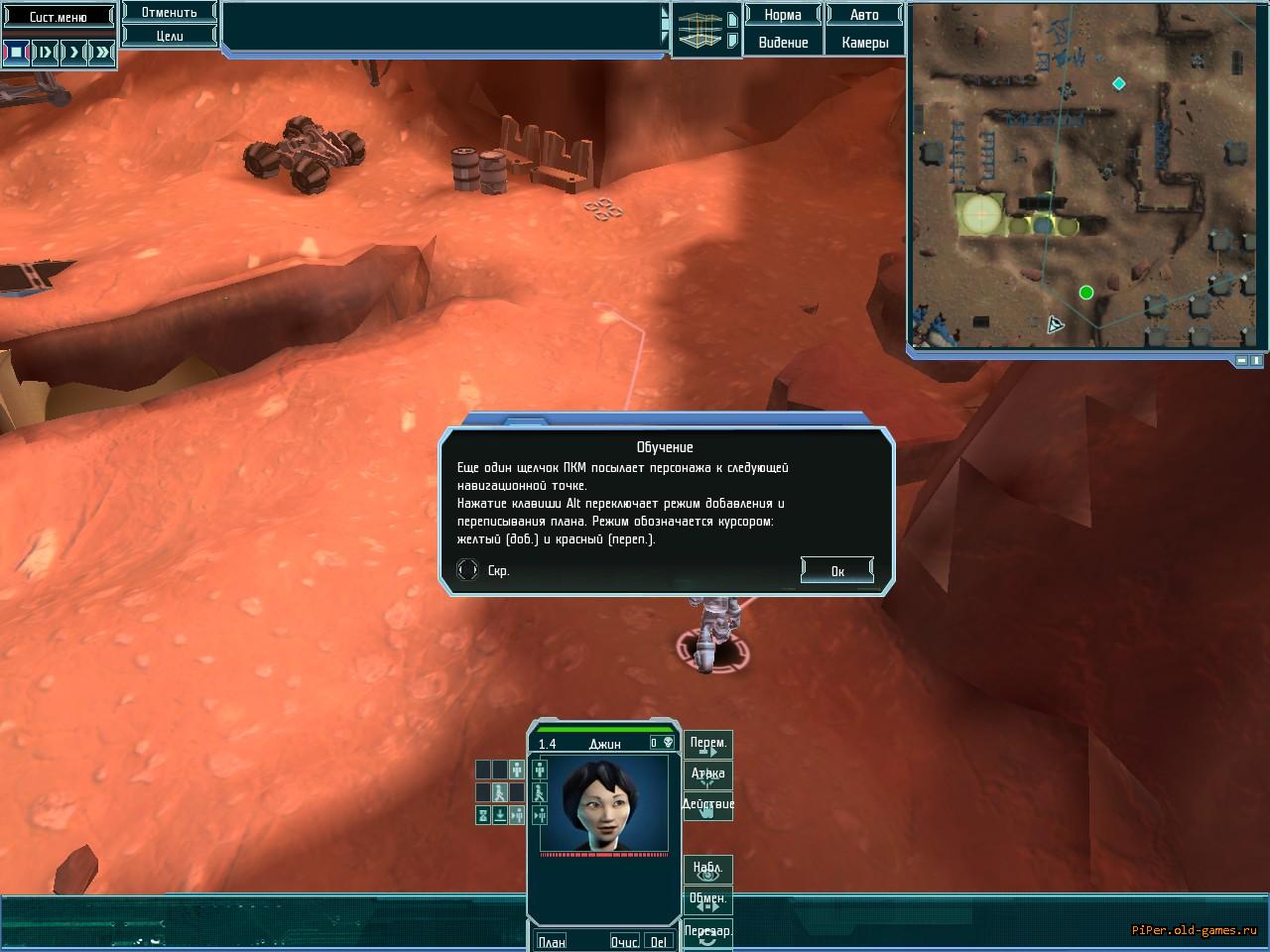Image resolution: width=1270 pixels, height=952 pixels.
Task: Click the minimap terrain view
Action: tap(1087, 177)
